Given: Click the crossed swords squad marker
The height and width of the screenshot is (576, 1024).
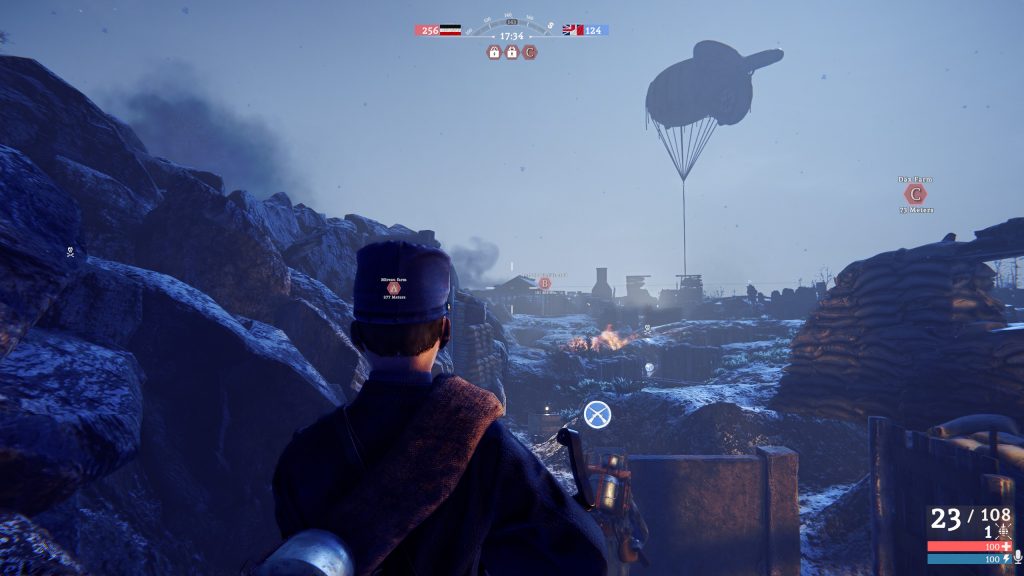Looking at the screenshot, I should [x=597, y=412].
